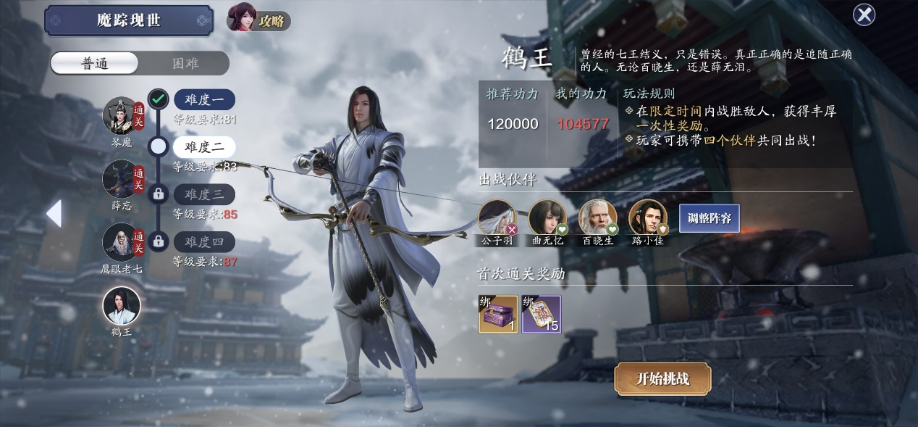
Task: Select companion 百晓生 portrait
Action: coord(597,217)
